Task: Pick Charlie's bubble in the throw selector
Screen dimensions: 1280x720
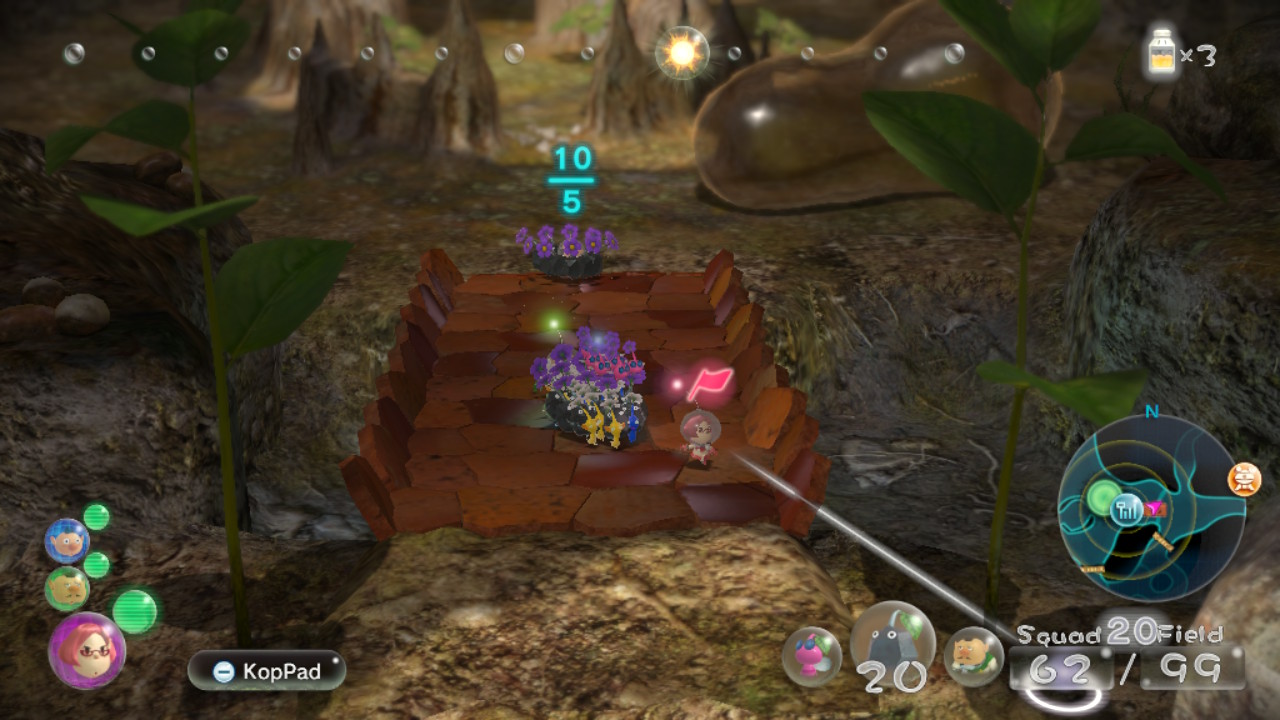Action: pos(973,656)
